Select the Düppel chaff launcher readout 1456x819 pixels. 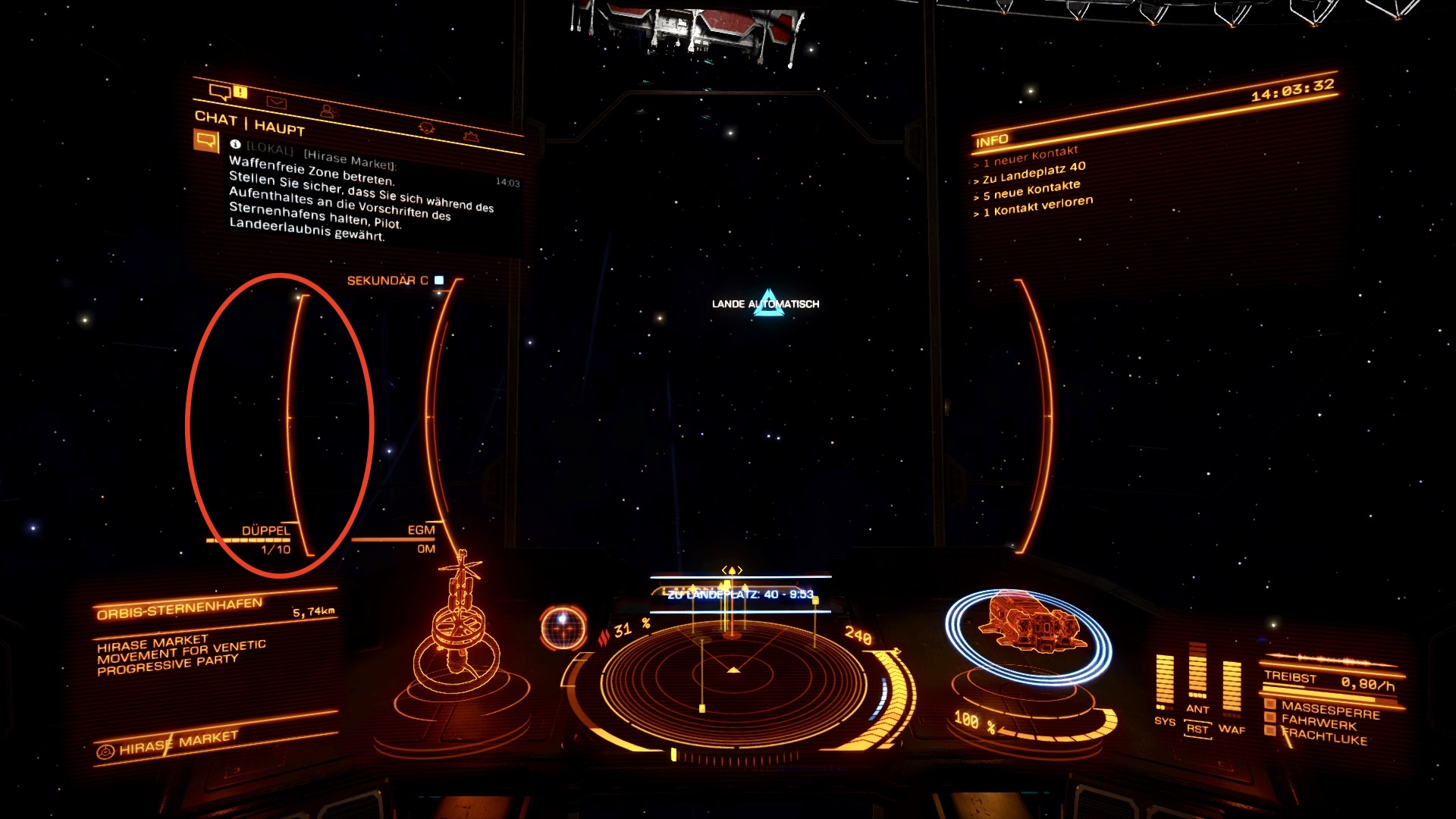[x=265, y=538]
